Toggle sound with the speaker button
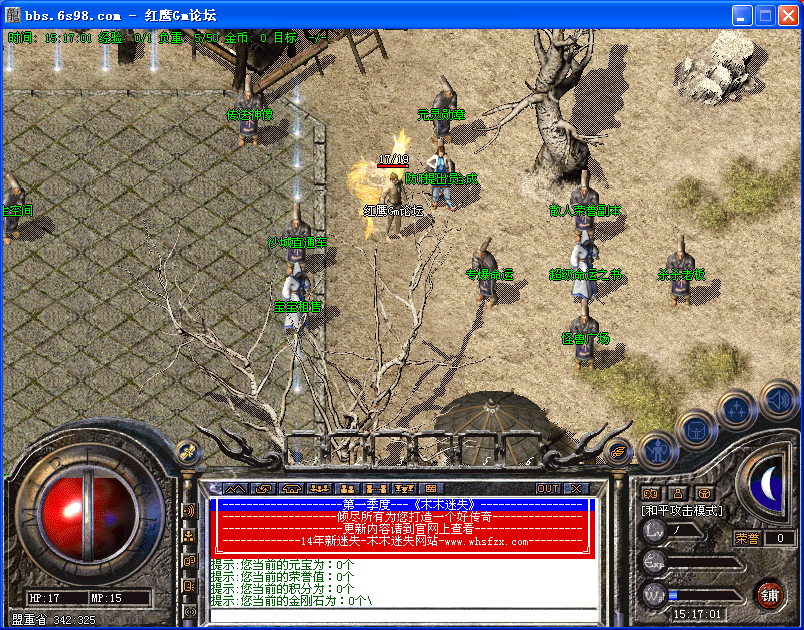Image resolution: width=804 pixels, height=630 pixels. coord(777,399)
